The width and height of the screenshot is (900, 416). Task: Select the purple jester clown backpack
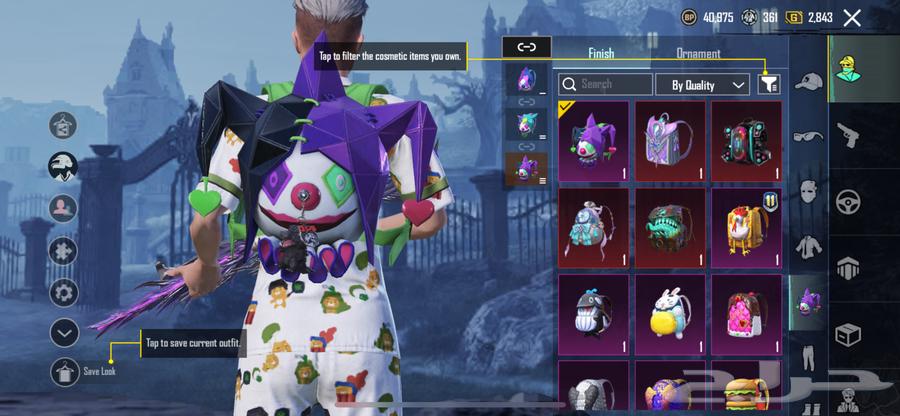point(593,140)
